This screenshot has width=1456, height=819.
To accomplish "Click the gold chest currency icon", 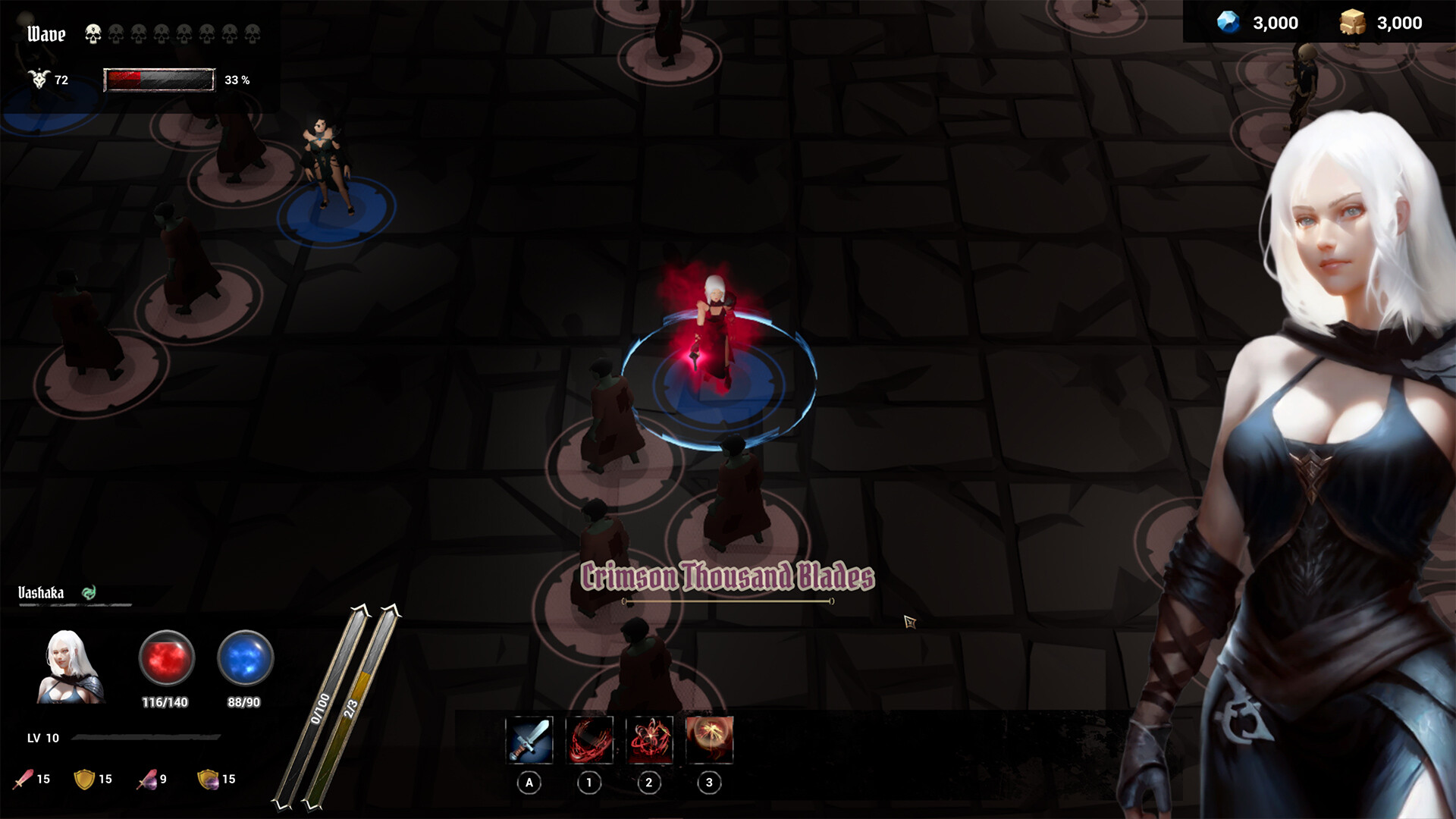I will point(1354,23).
